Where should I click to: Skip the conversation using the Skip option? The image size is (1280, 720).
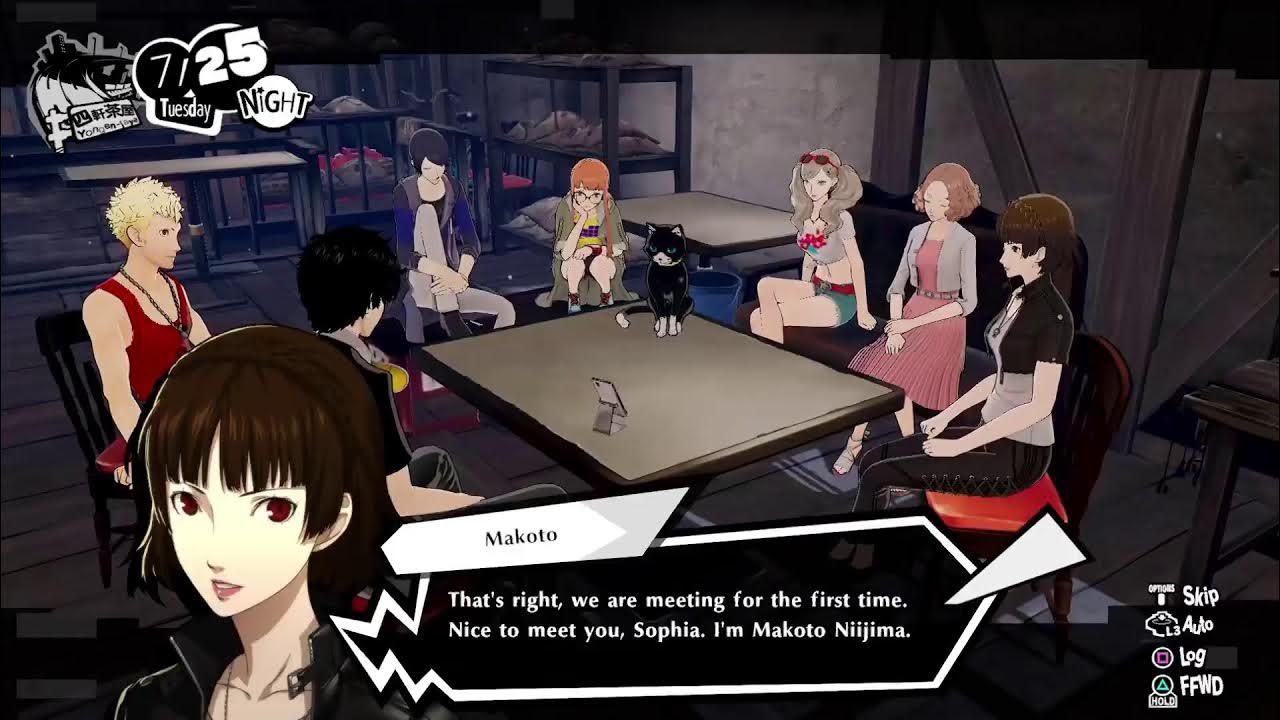[1199, 596]
